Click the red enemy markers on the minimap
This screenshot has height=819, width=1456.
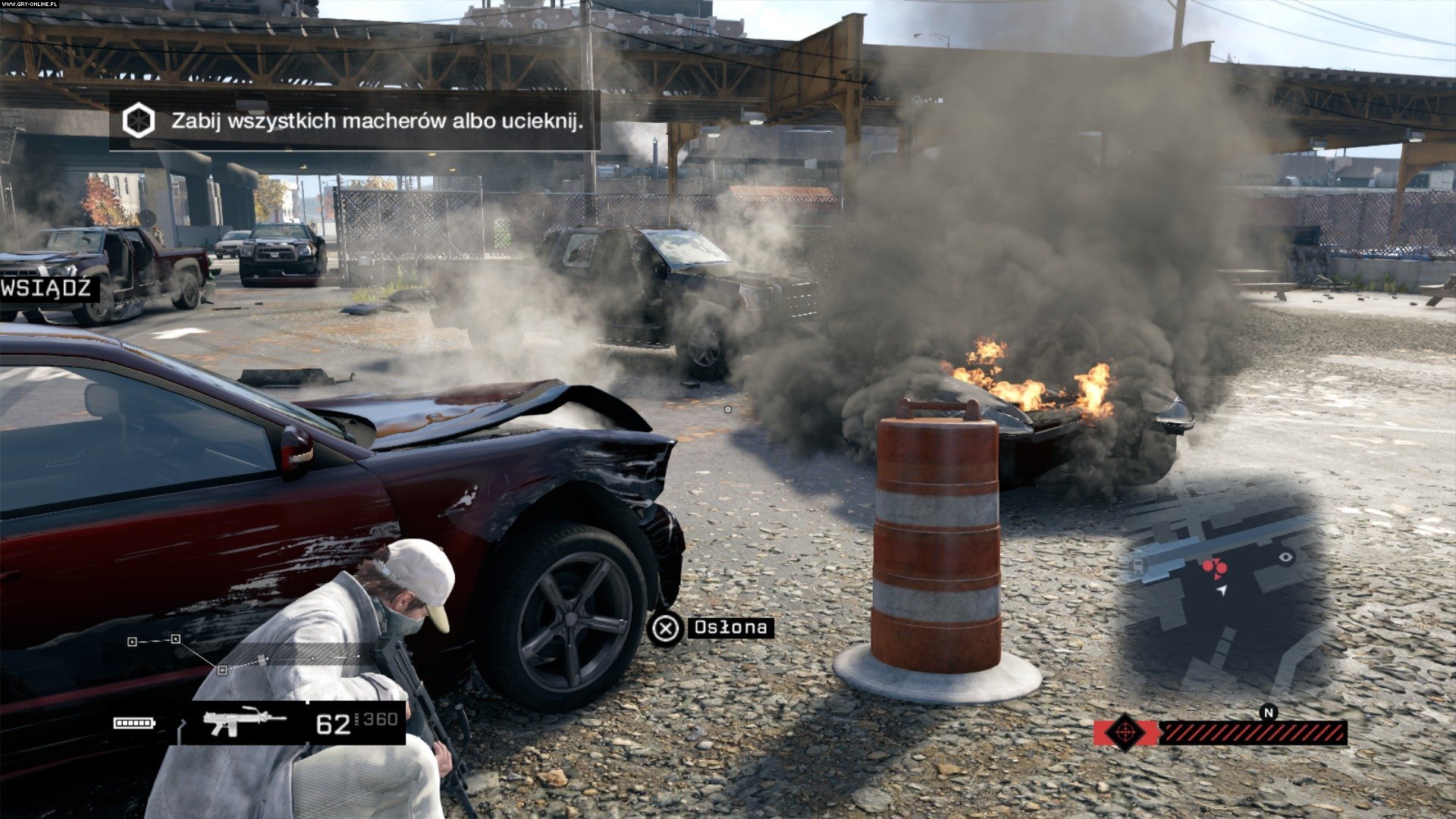[1213, 567]
